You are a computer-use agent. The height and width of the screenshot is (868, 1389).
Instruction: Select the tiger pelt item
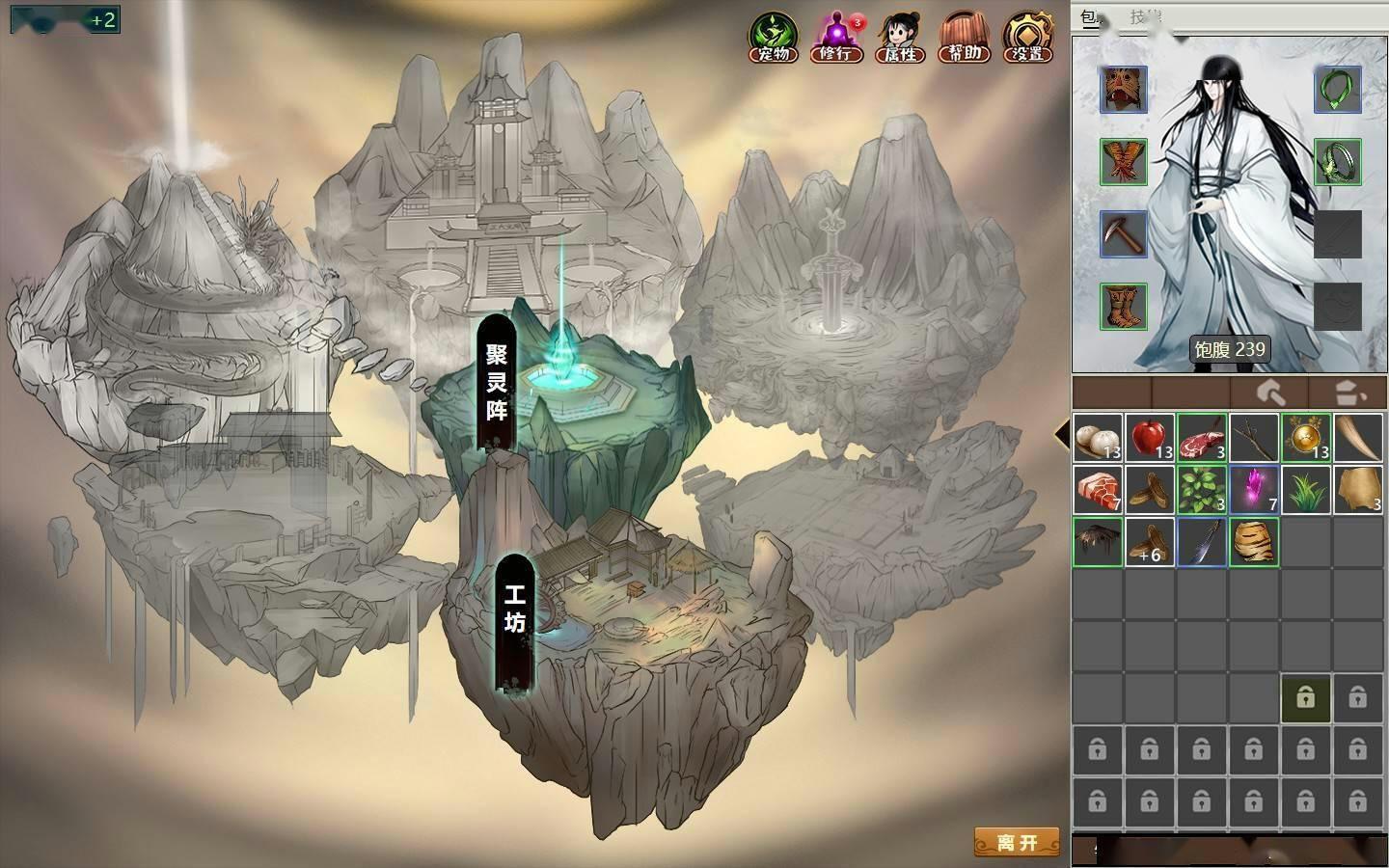point(1254,542)
